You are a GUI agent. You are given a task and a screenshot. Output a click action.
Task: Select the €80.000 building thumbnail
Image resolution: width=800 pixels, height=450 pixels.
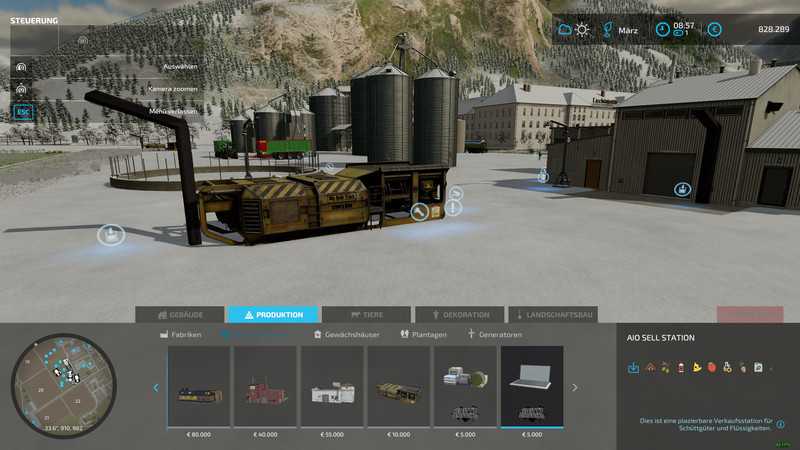point(199,386)
